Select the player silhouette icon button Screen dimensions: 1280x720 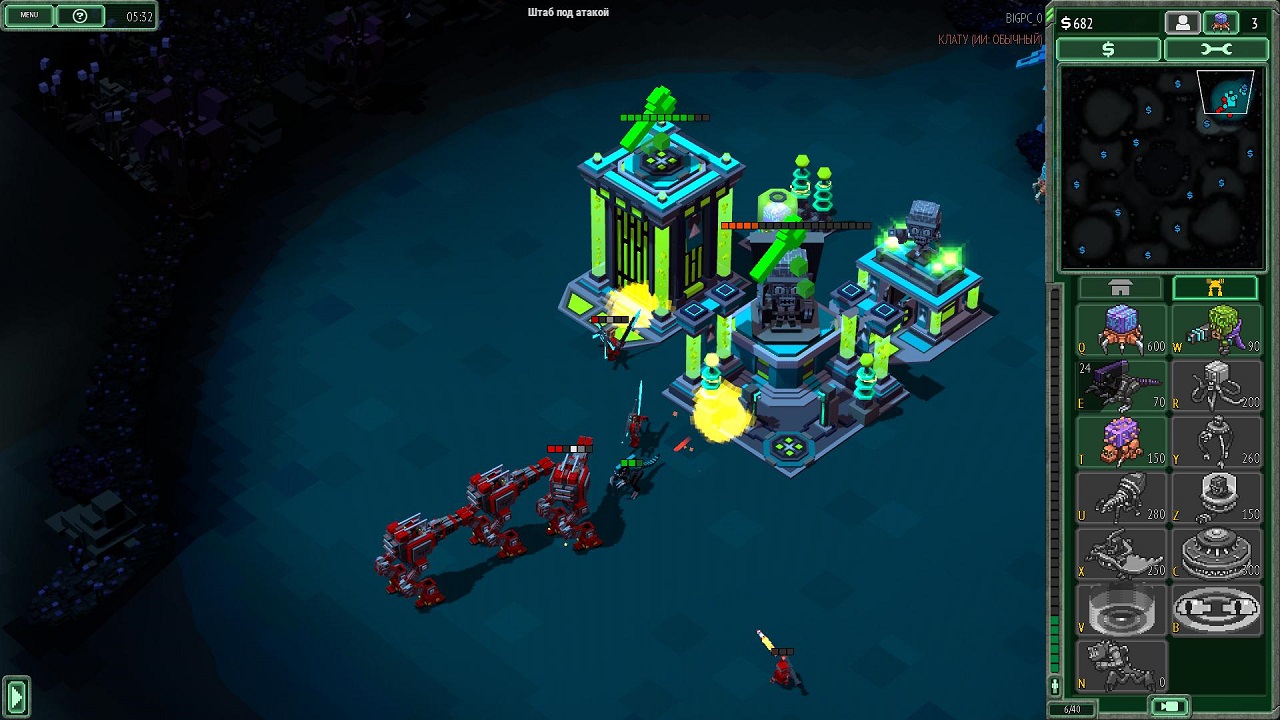tap(1182, 23)
